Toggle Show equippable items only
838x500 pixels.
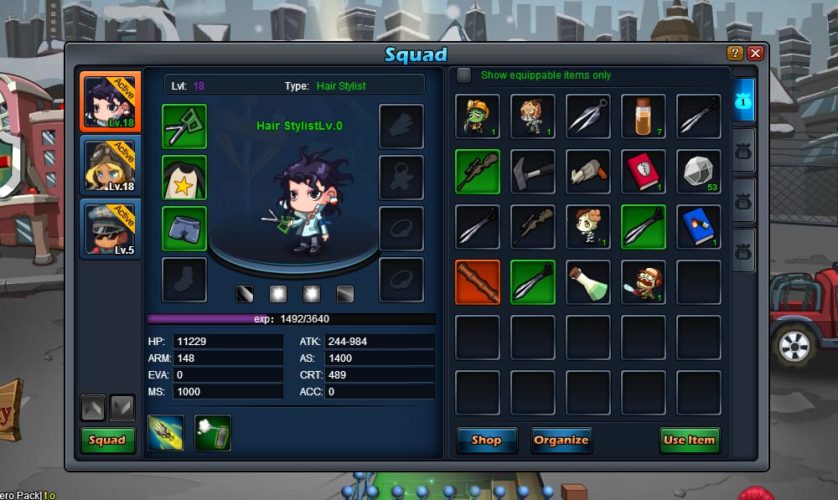click(x=464, y=75)
